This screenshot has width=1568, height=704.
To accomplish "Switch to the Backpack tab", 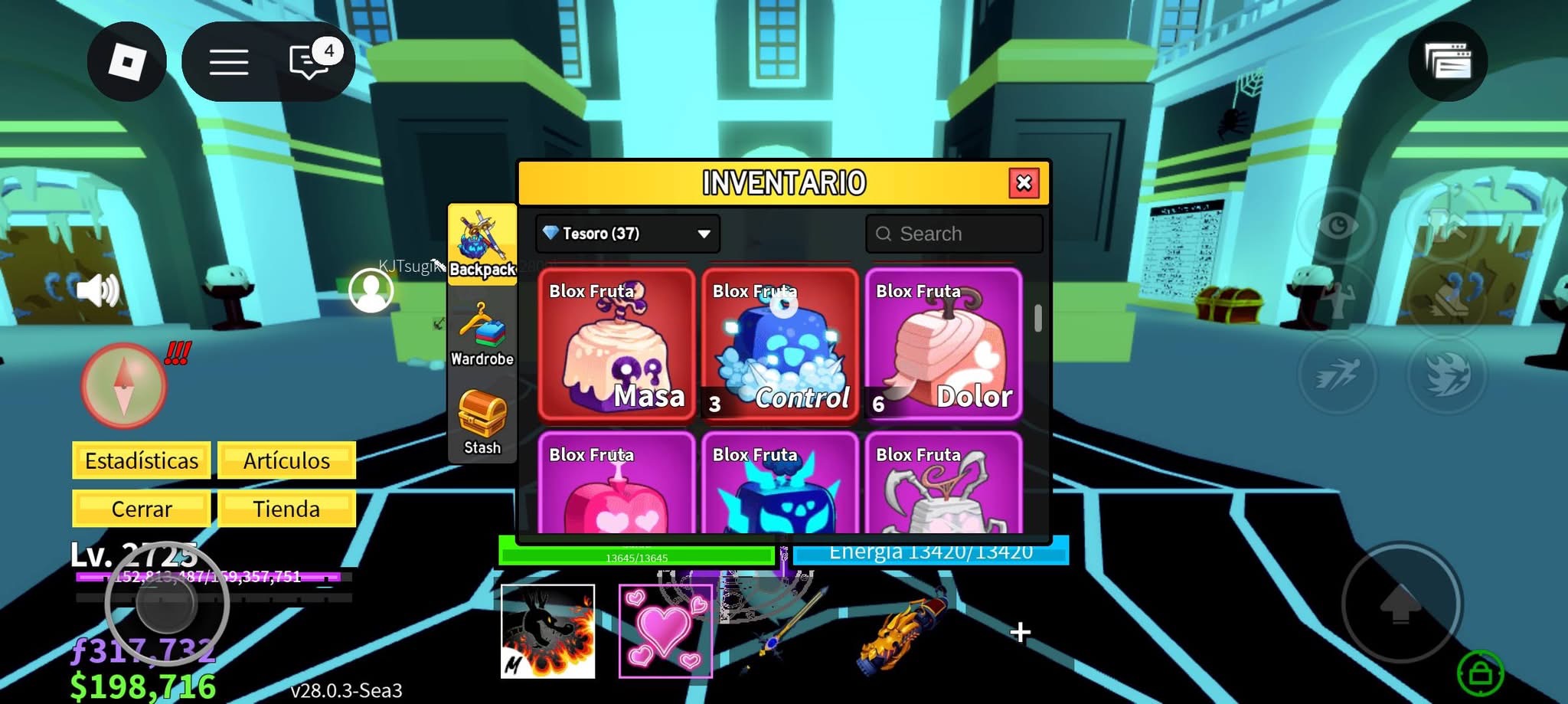I will click(x=482, y=244).
